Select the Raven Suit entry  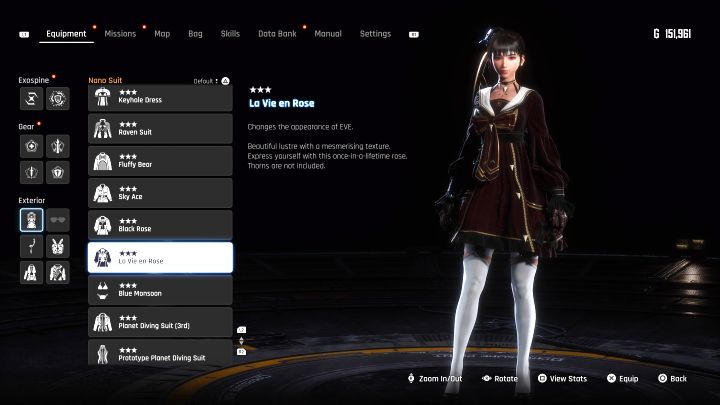(160, 128)
